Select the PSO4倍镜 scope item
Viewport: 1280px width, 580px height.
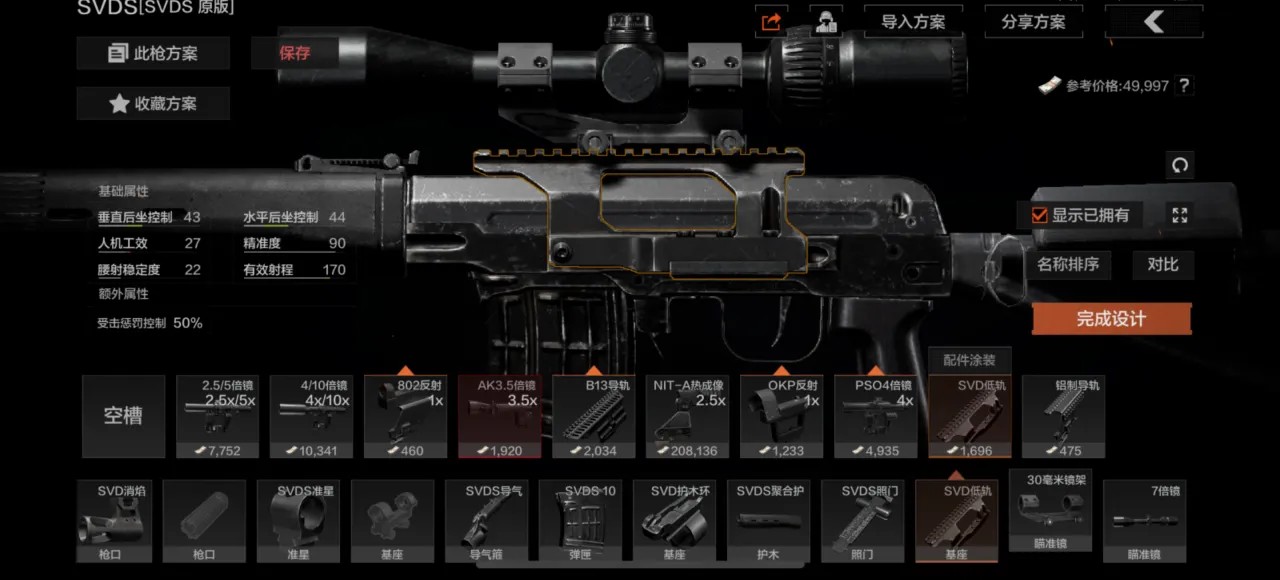(x=875, y=416)
